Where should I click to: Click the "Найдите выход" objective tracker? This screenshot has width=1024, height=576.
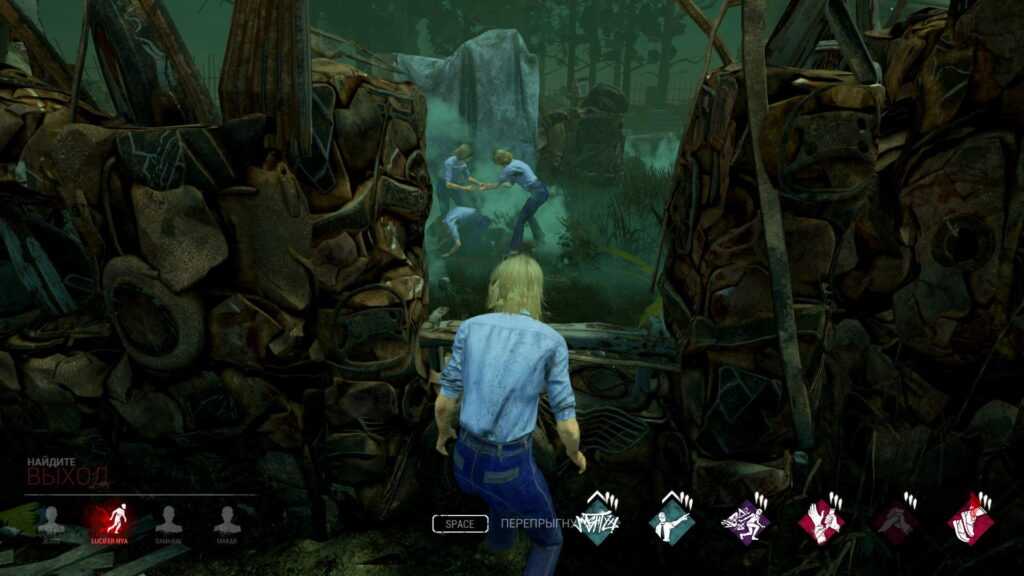click(x=68, y=471)
